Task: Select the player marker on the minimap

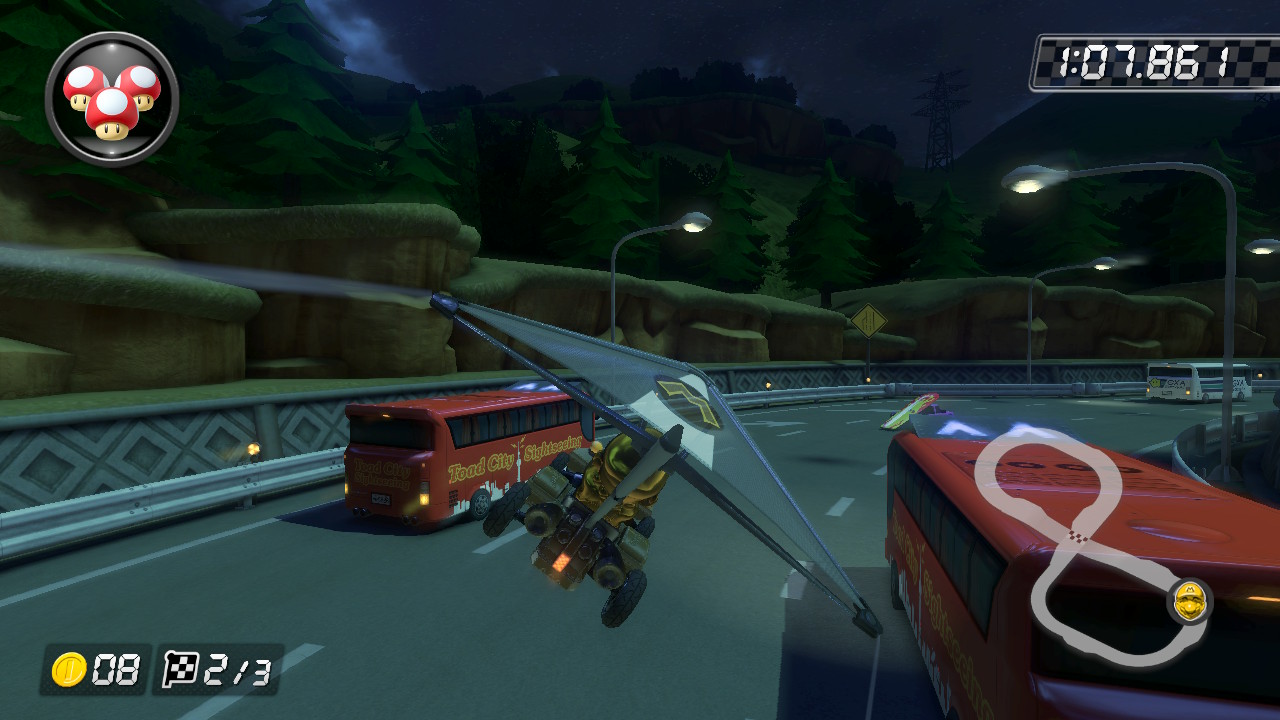Action: pyautogui.click(x=1189, y=602)
